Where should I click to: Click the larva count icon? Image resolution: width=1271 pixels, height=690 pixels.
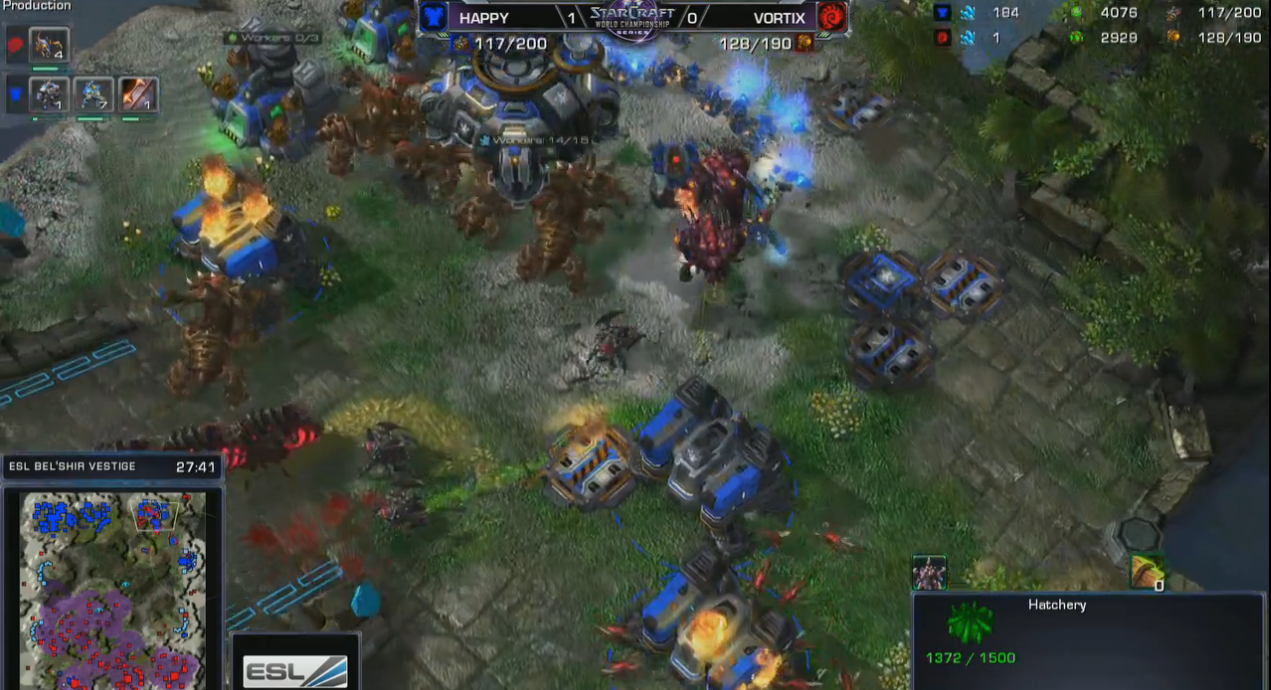coord(1147,572)
